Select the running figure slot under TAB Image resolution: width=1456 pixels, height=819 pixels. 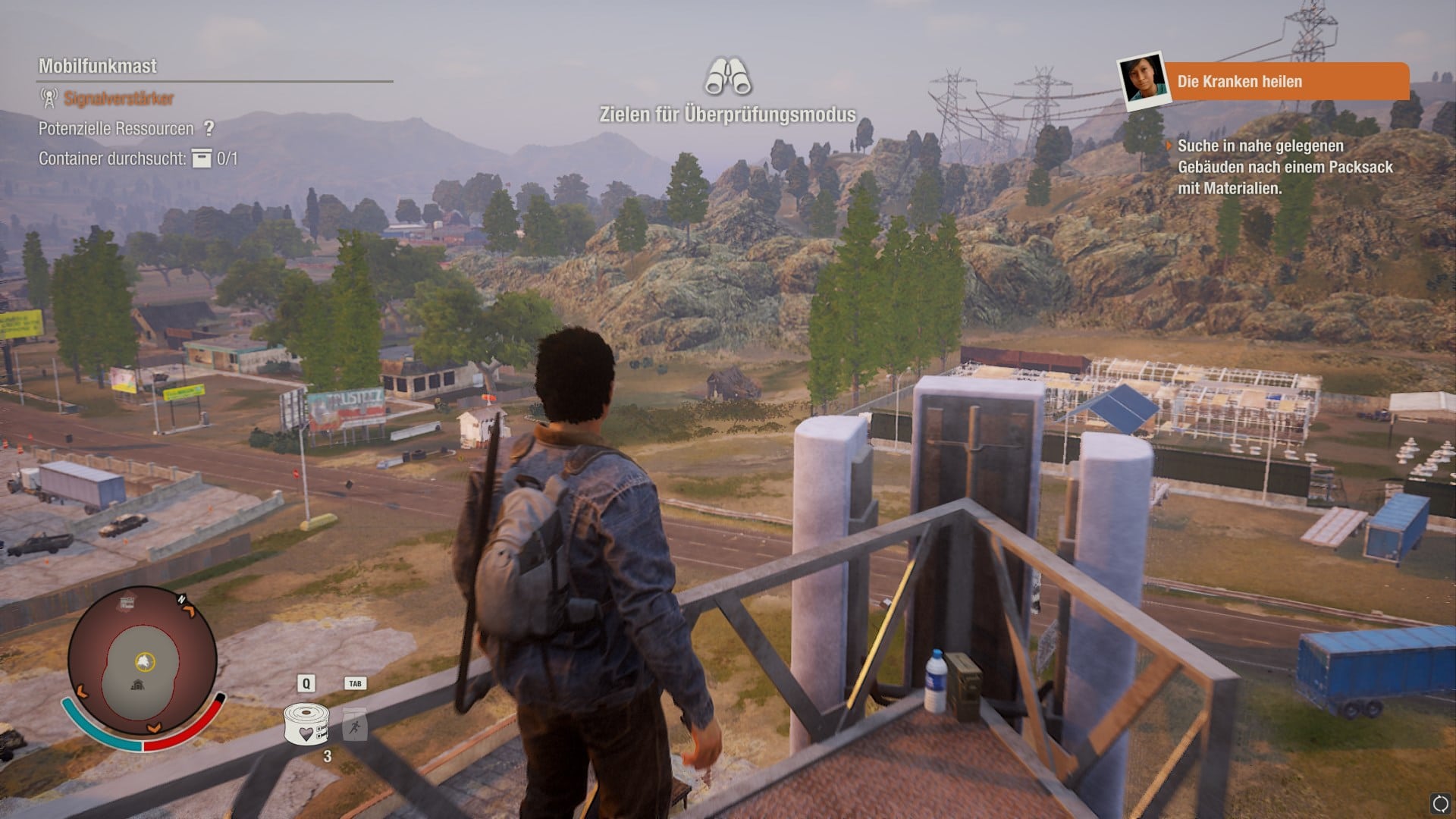[355, 726]
